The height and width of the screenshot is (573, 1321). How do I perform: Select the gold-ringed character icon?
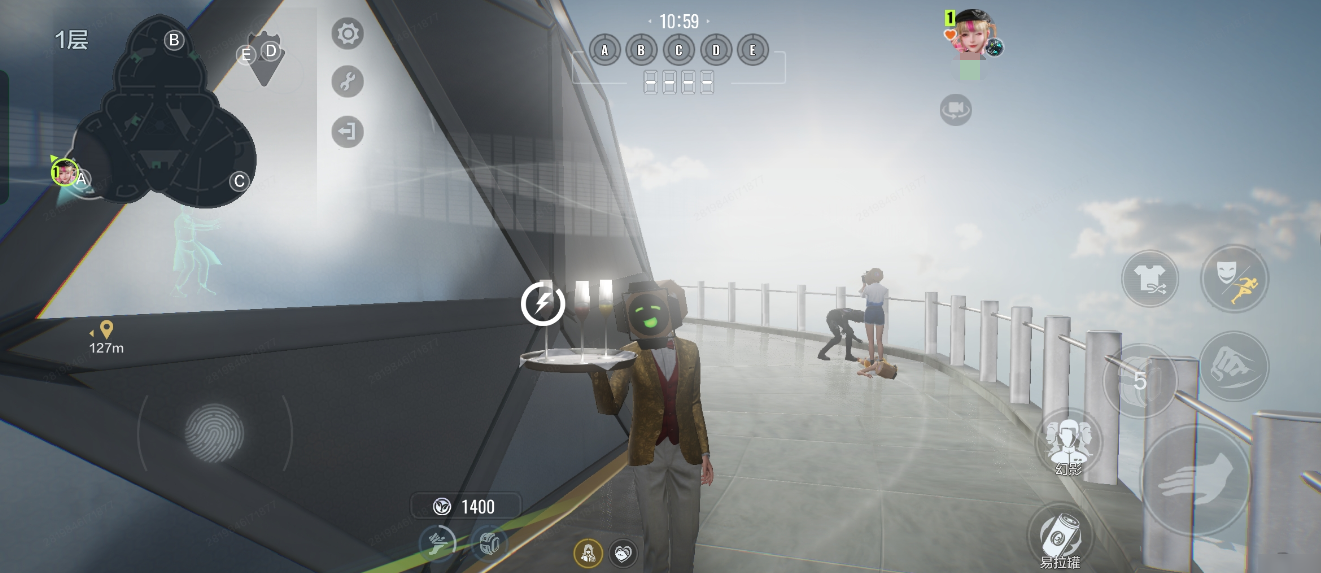click(588, 552)
